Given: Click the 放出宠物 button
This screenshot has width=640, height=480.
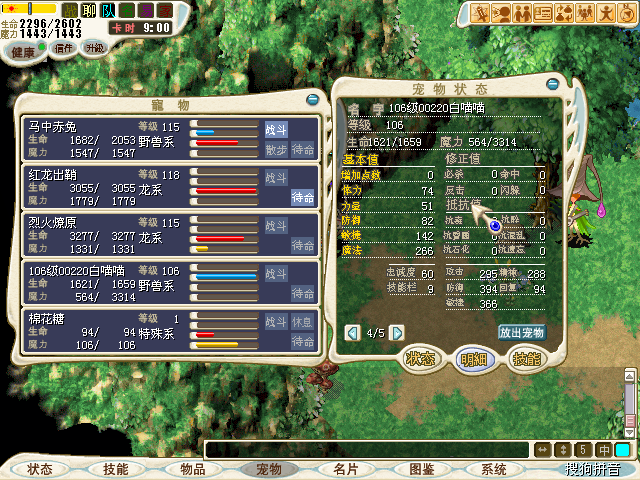Looking at the screenshot, I should [521, 332].
